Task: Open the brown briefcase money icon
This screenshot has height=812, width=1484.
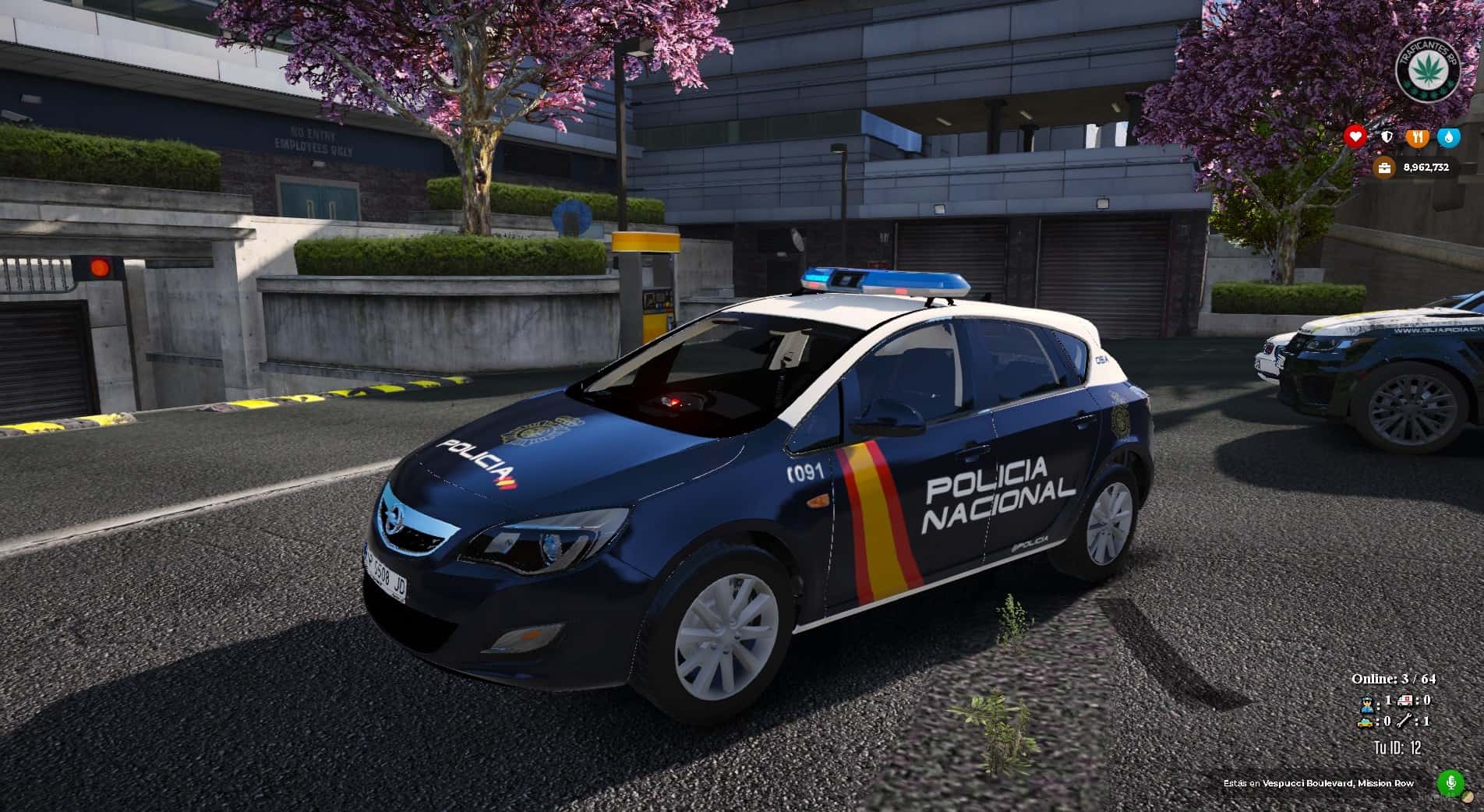Action: tap(1384, 168)
